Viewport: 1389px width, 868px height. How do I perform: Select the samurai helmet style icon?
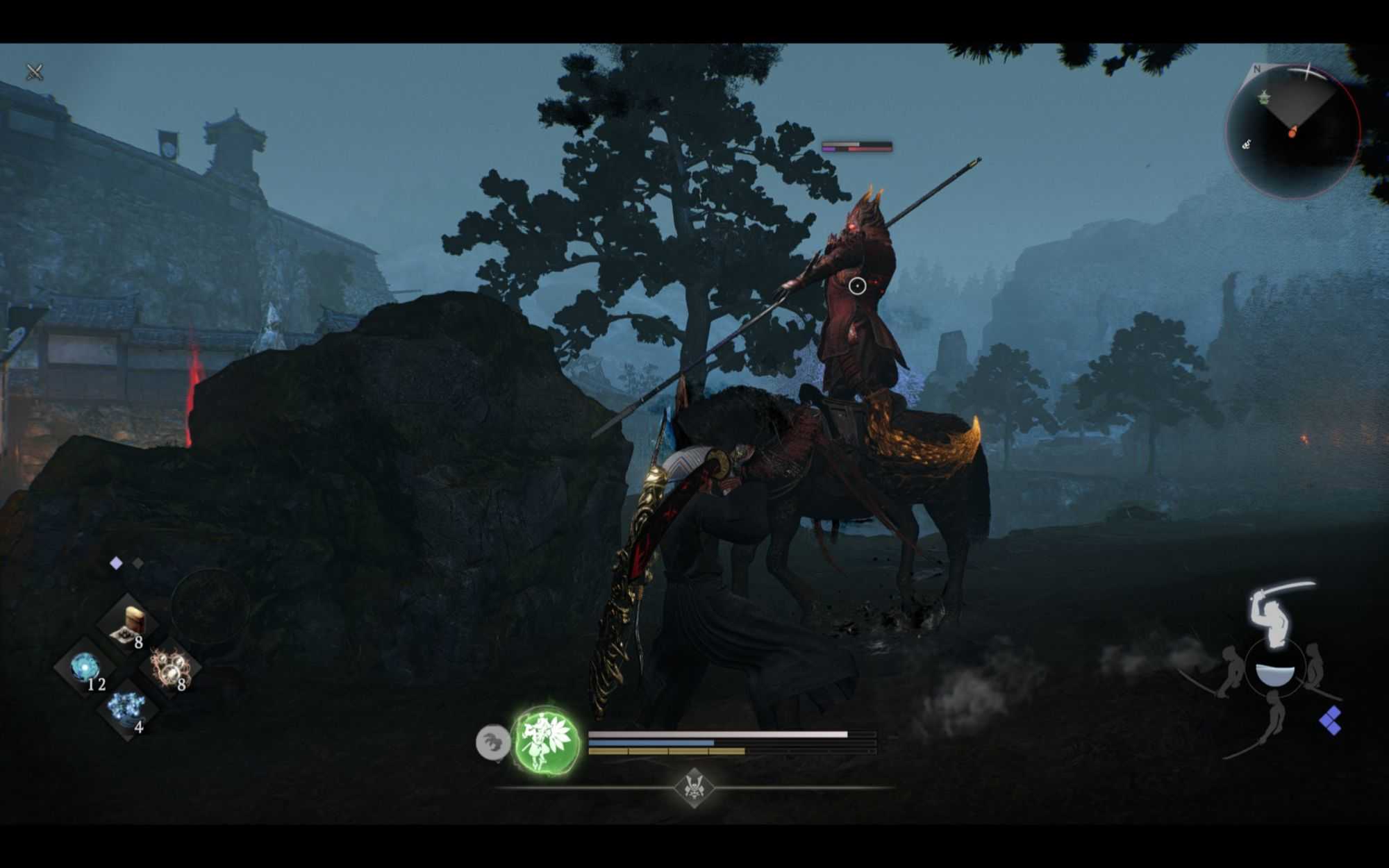click(x=694, y=787)
